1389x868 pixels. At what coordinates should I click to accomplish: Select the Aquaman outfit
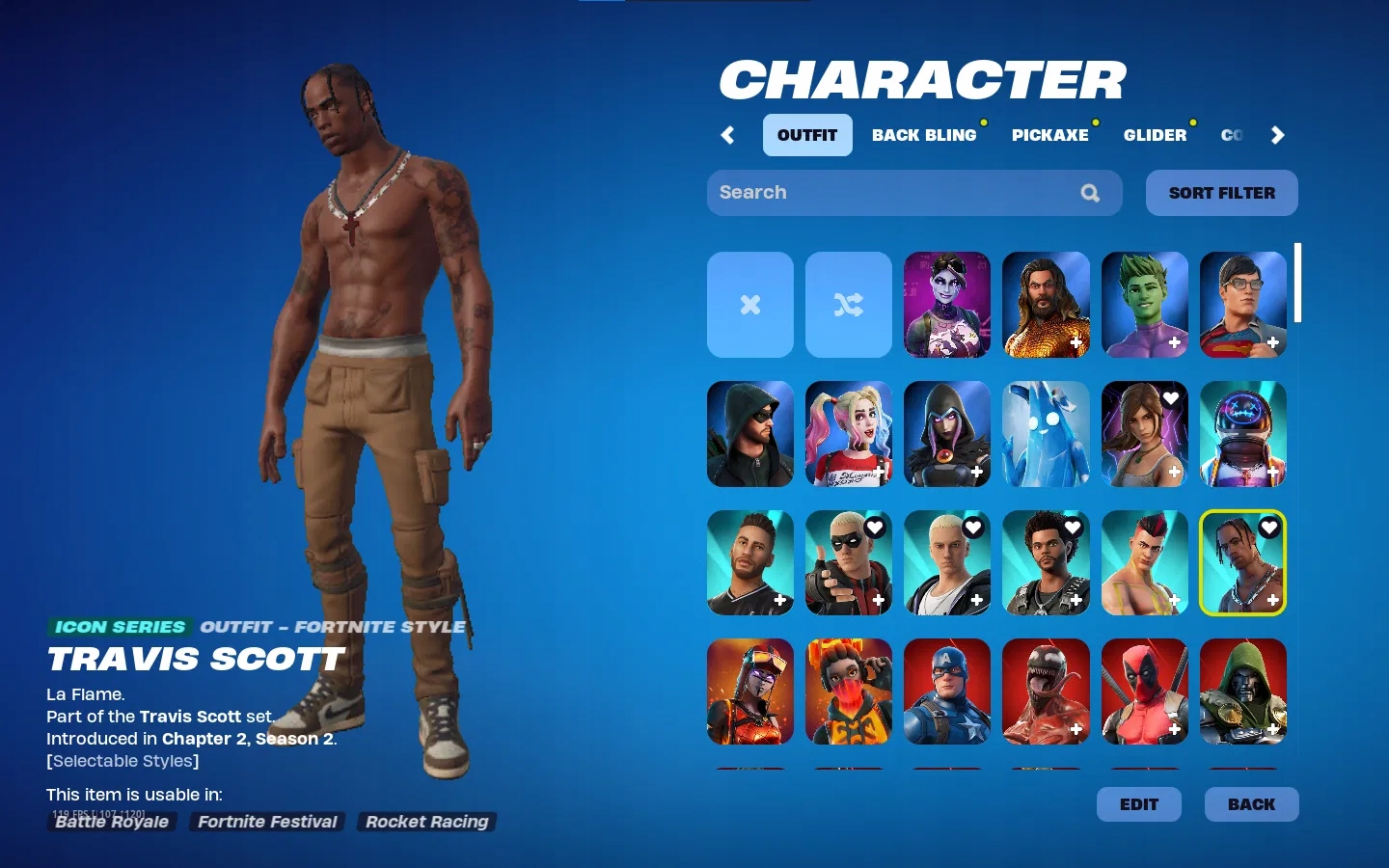(1046, 304)
